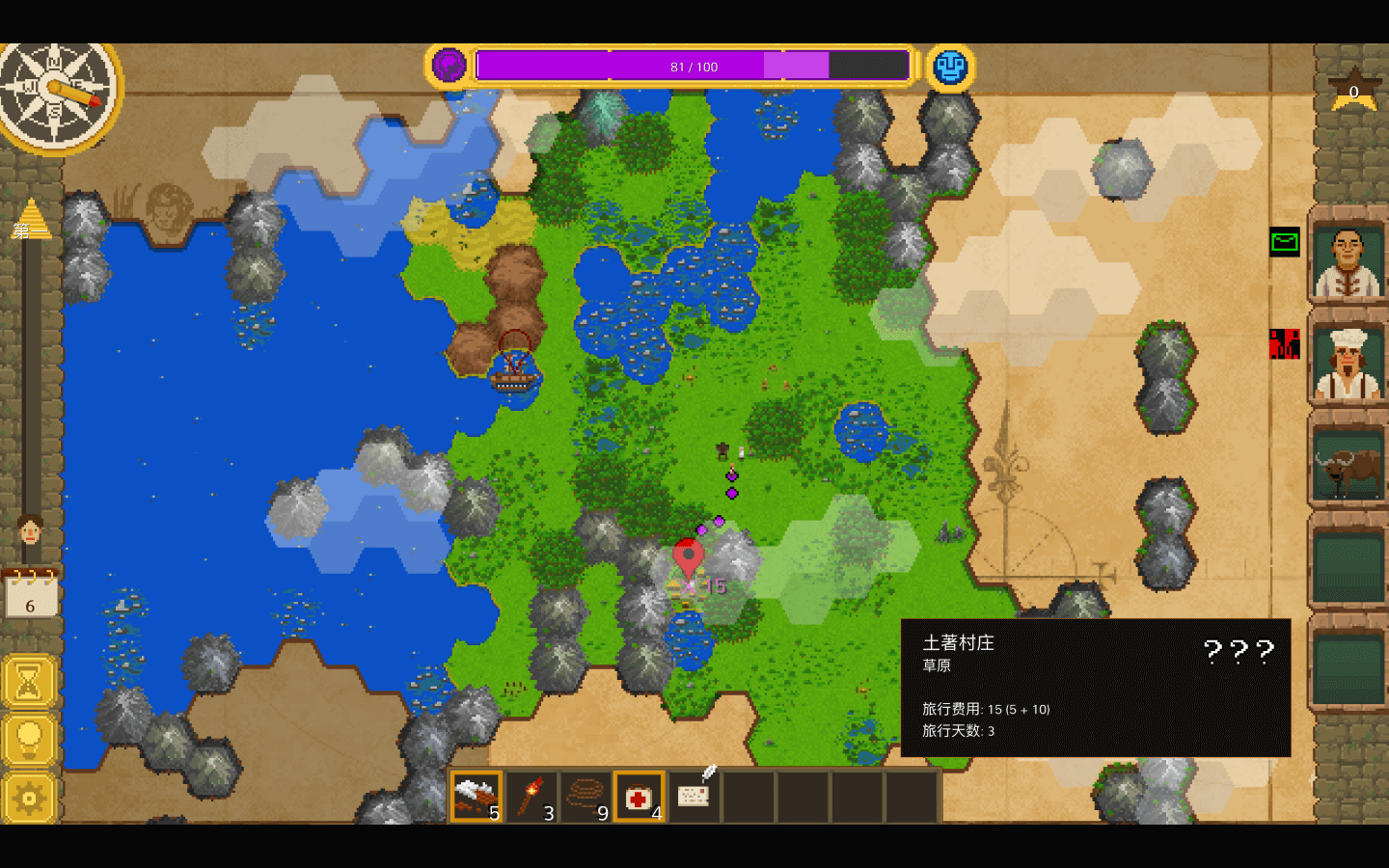Click the red figures status icon
The image size is (1389, 868).
[x=1284, y=343]
